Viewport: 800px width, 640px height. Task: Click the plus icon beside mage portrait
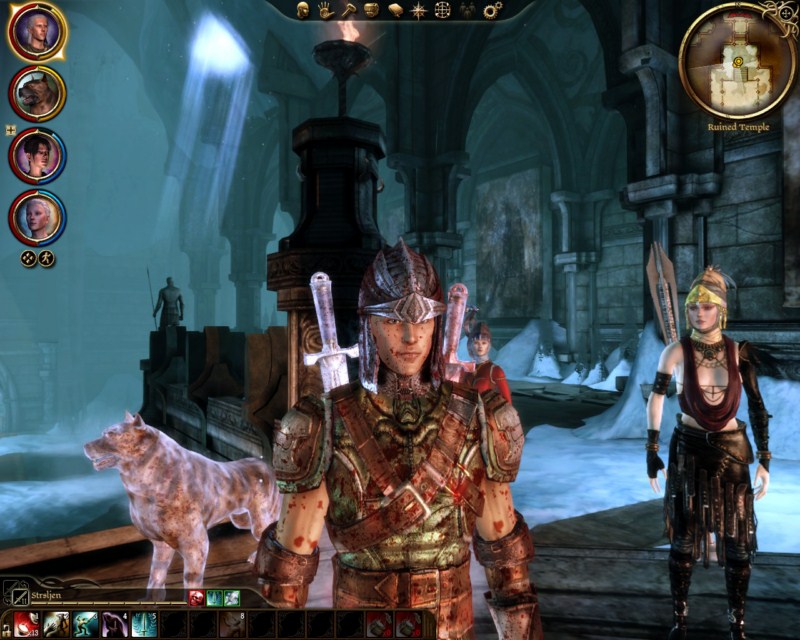point(9,130)
